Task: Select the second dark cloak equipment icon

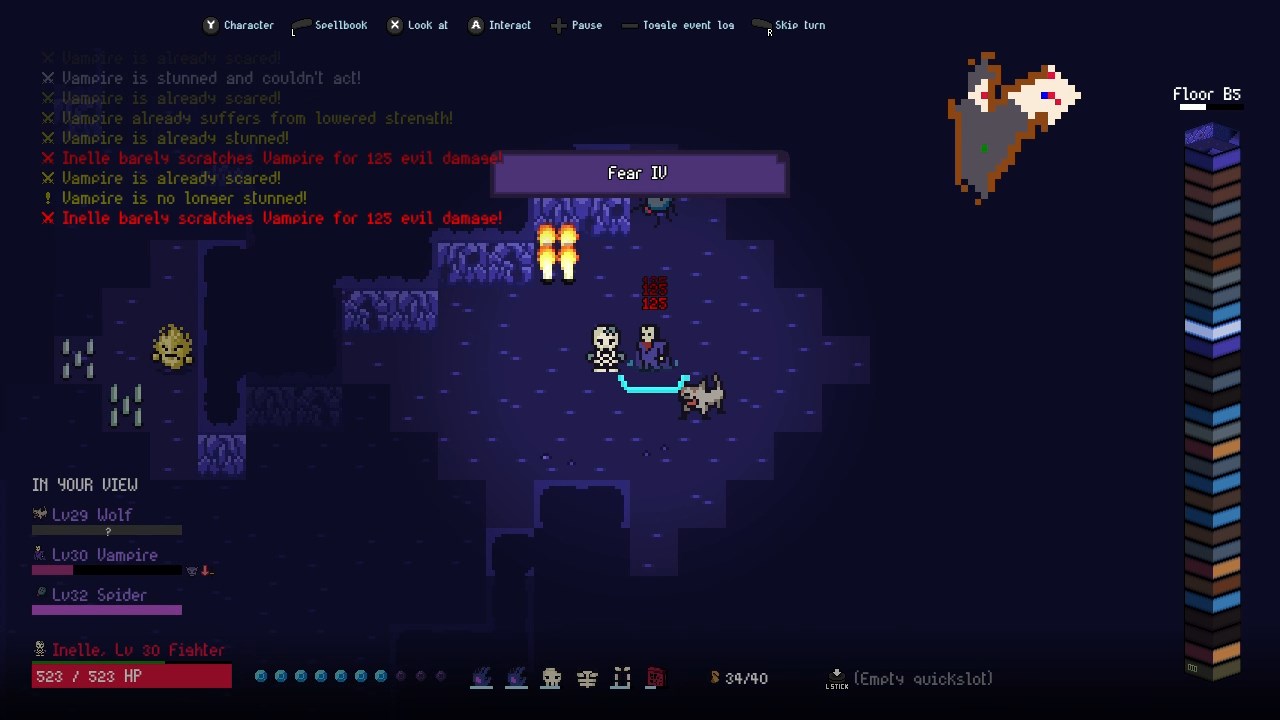Action: coord(516,678)
